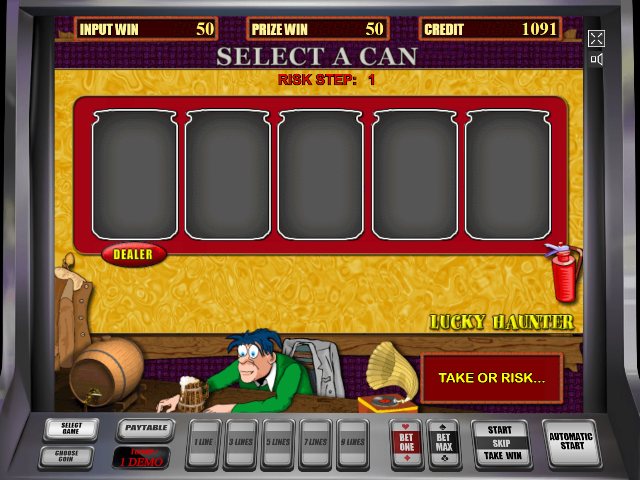Select the 9 Lines button
This screenshot has width=640, height=480.
click(351, 442)
